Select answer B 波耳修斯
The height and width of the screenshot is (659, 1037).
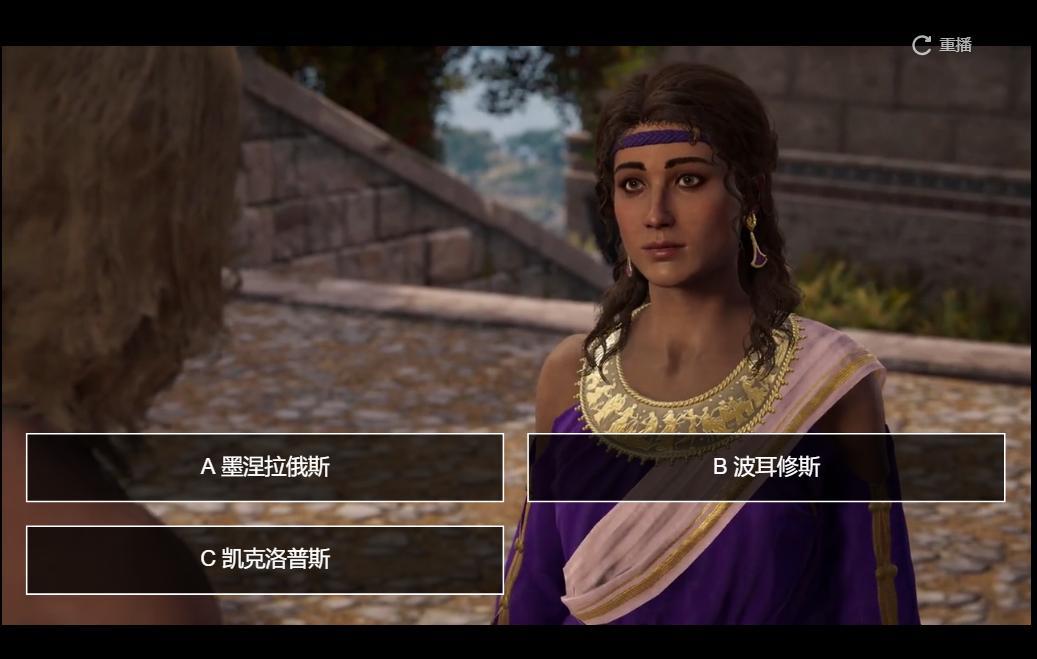(766, 467)
